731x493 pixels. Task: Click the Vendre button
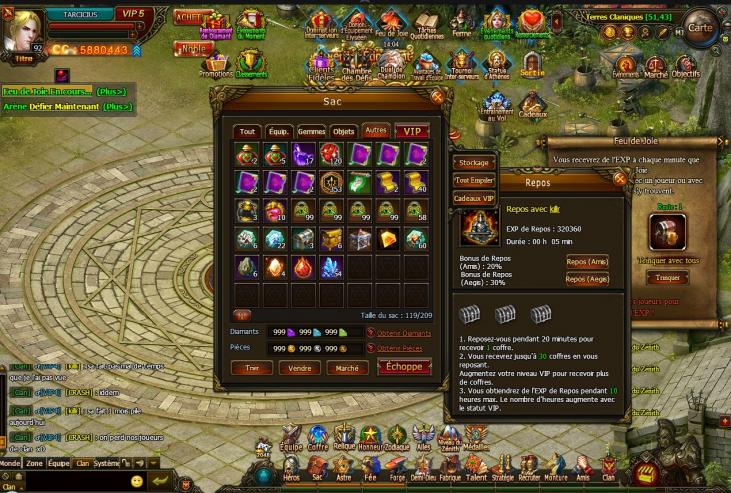pos(299,368)
